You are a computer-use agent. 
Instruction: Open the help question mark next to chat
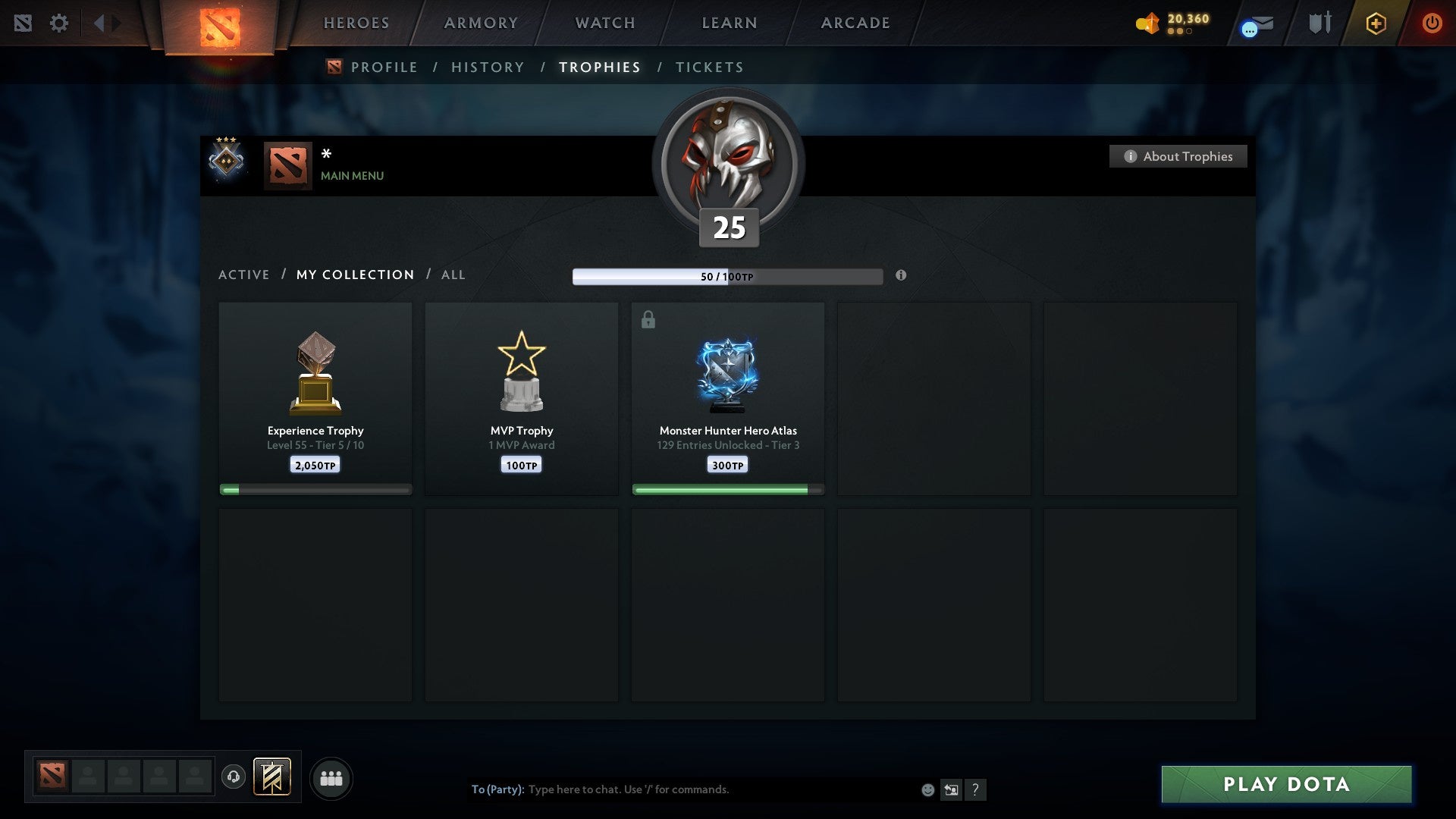[976, 789]
